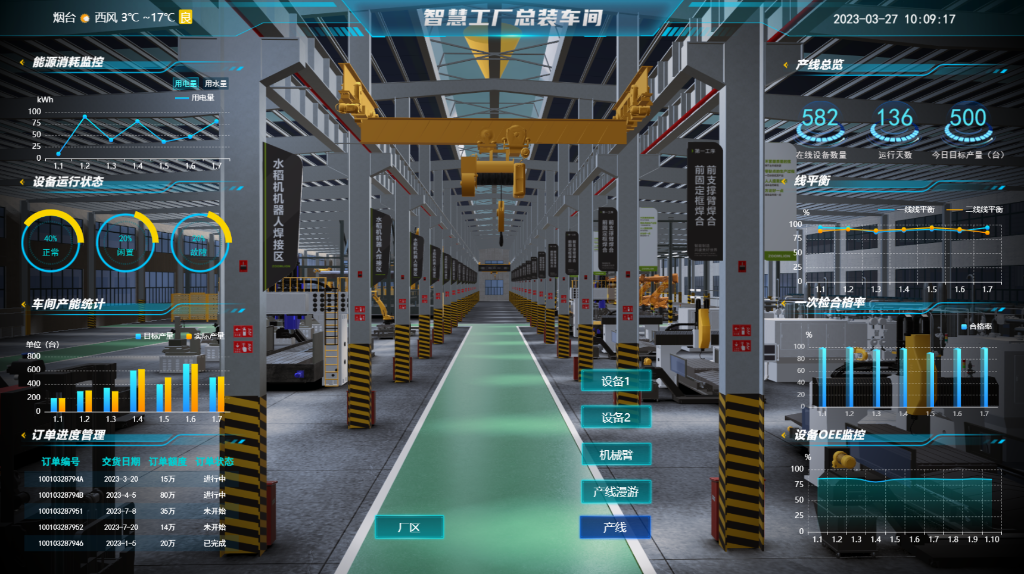
Task: Start the 产线漫游 tour
Action: pyautogui.click(x=616, y=491)
